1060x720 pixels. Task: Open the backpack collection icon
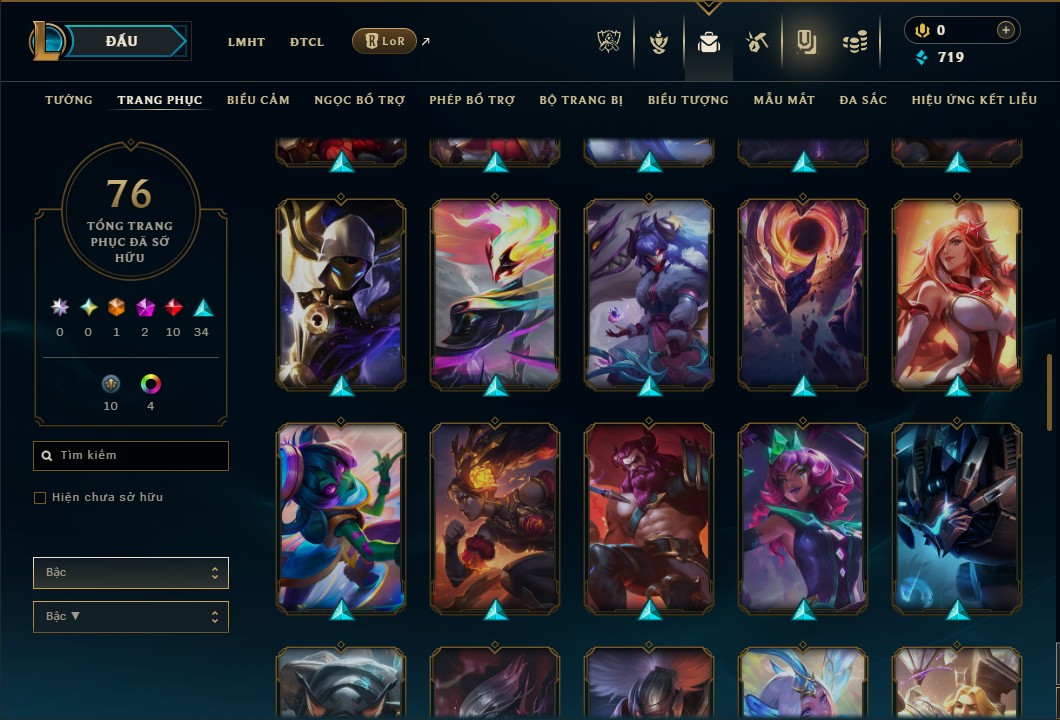click(709, 42)
